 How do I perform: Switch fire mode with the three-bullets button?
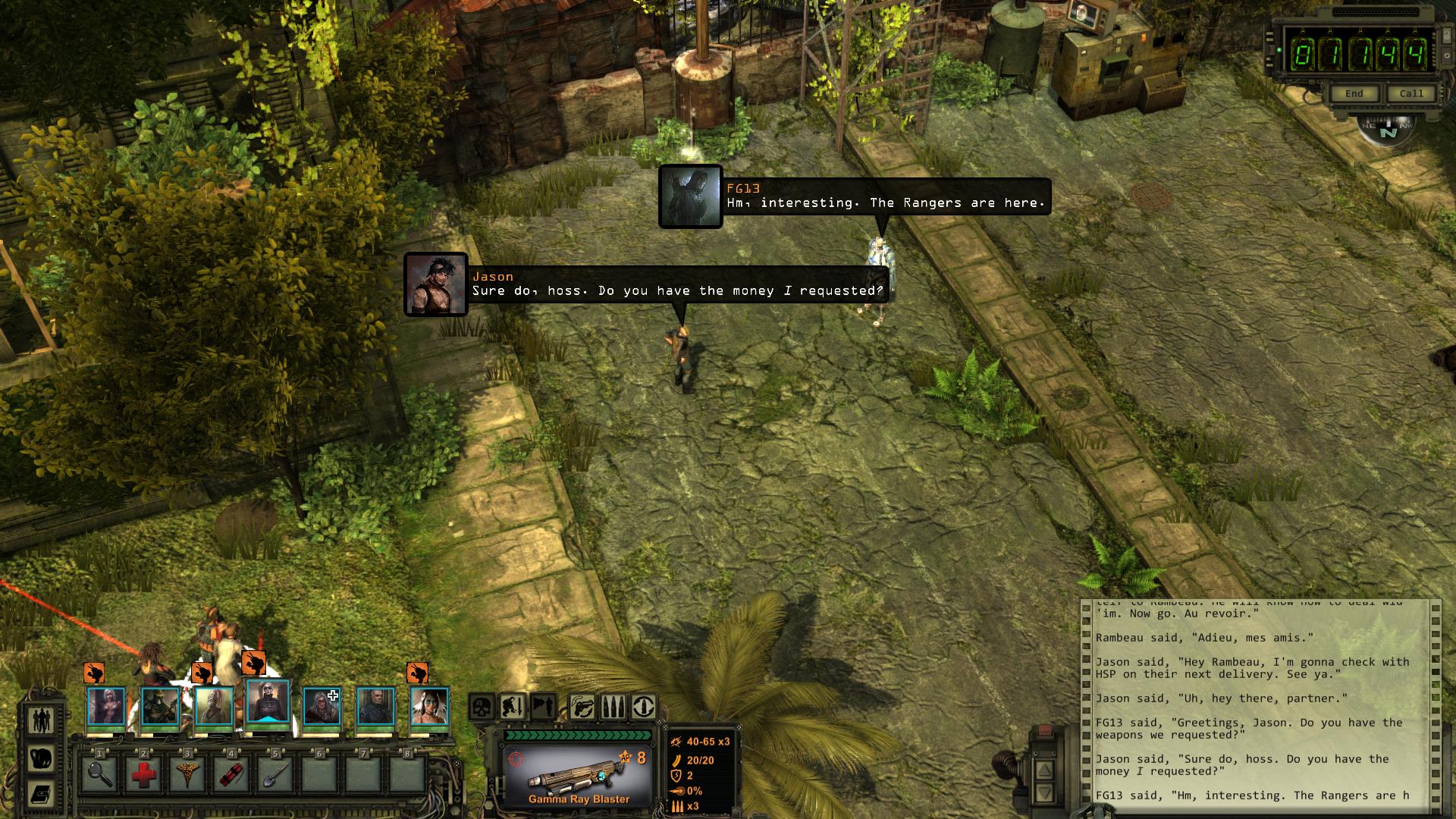coord(612,707)
